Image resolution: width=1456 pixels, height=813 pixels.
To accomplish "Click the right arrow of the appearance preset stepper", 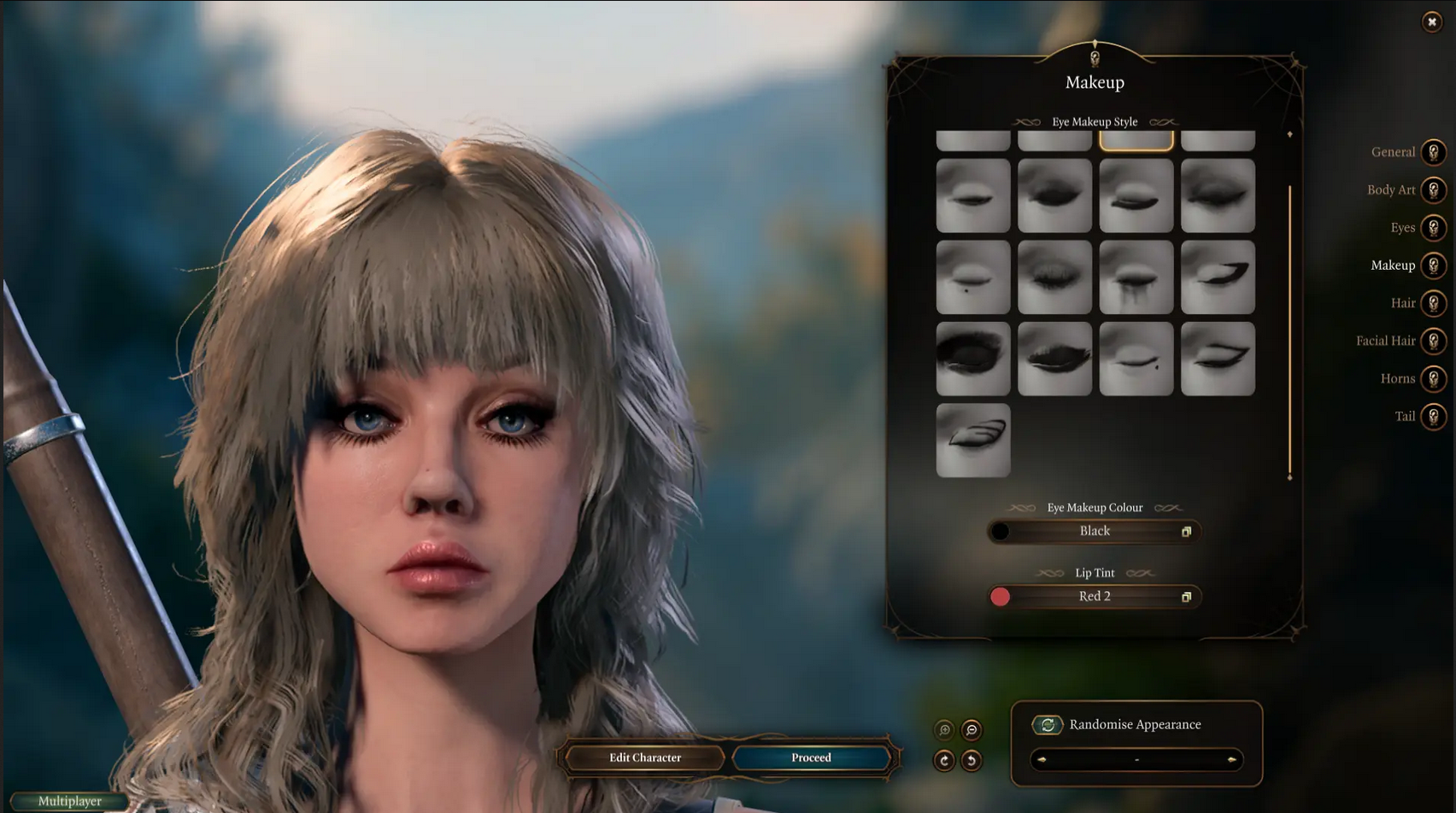I will tap(1231, 759).
